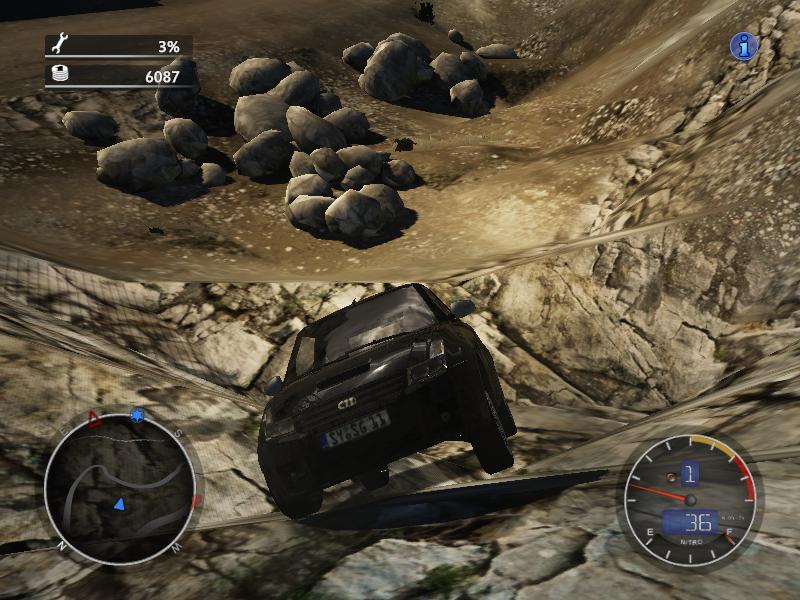The image size is (800, 600).
Task: Open the circular minimap
Action: point(119,487)
